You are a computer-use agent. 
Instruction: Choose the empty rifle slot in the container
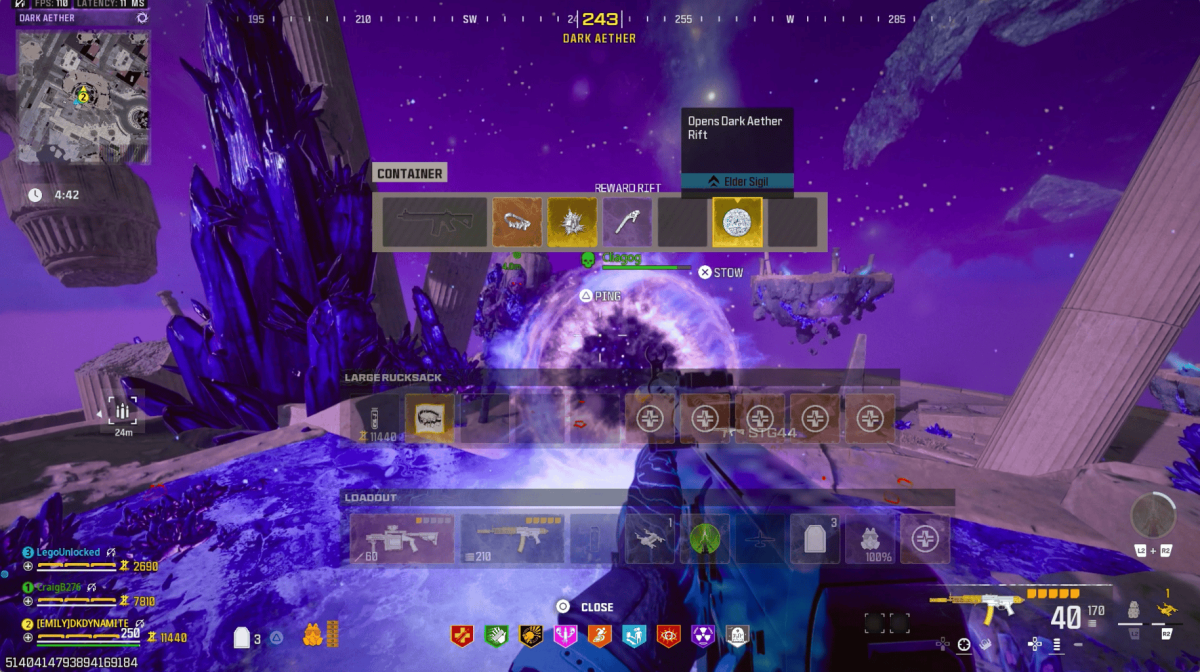point(431,222)
